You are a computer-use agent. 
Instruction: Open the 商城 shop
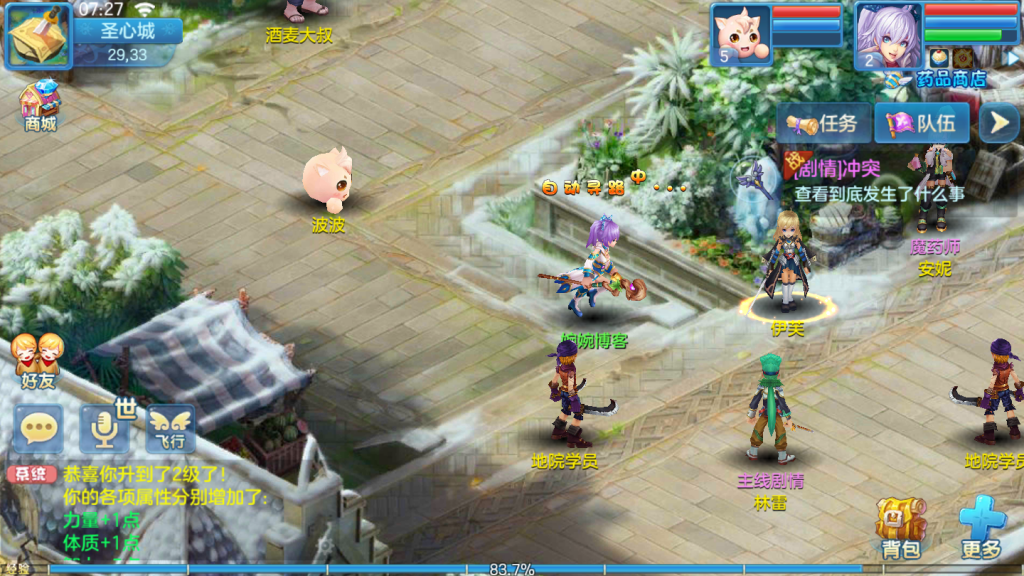click(40, 104)
